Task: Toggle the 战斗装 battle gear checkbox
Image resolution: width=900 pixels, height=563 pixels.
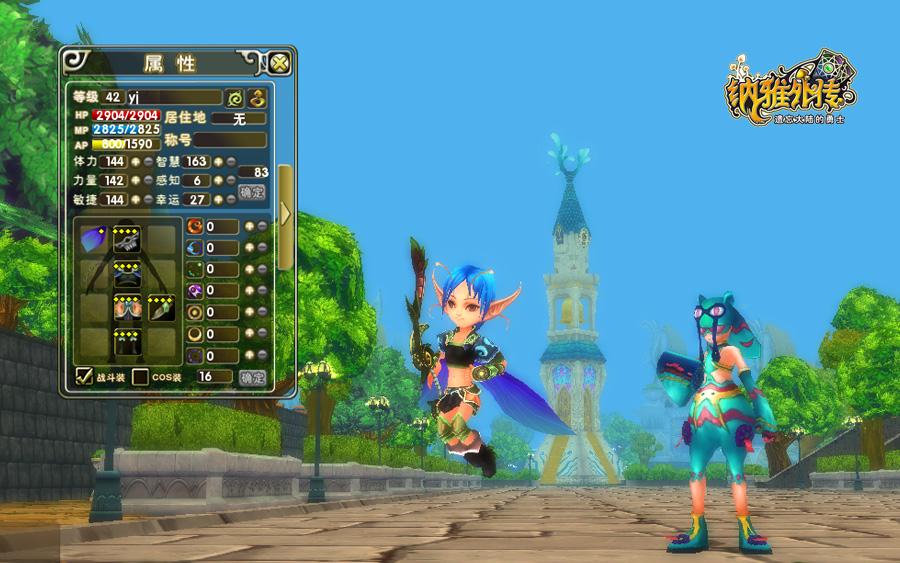Action: (x=85, y=377)
